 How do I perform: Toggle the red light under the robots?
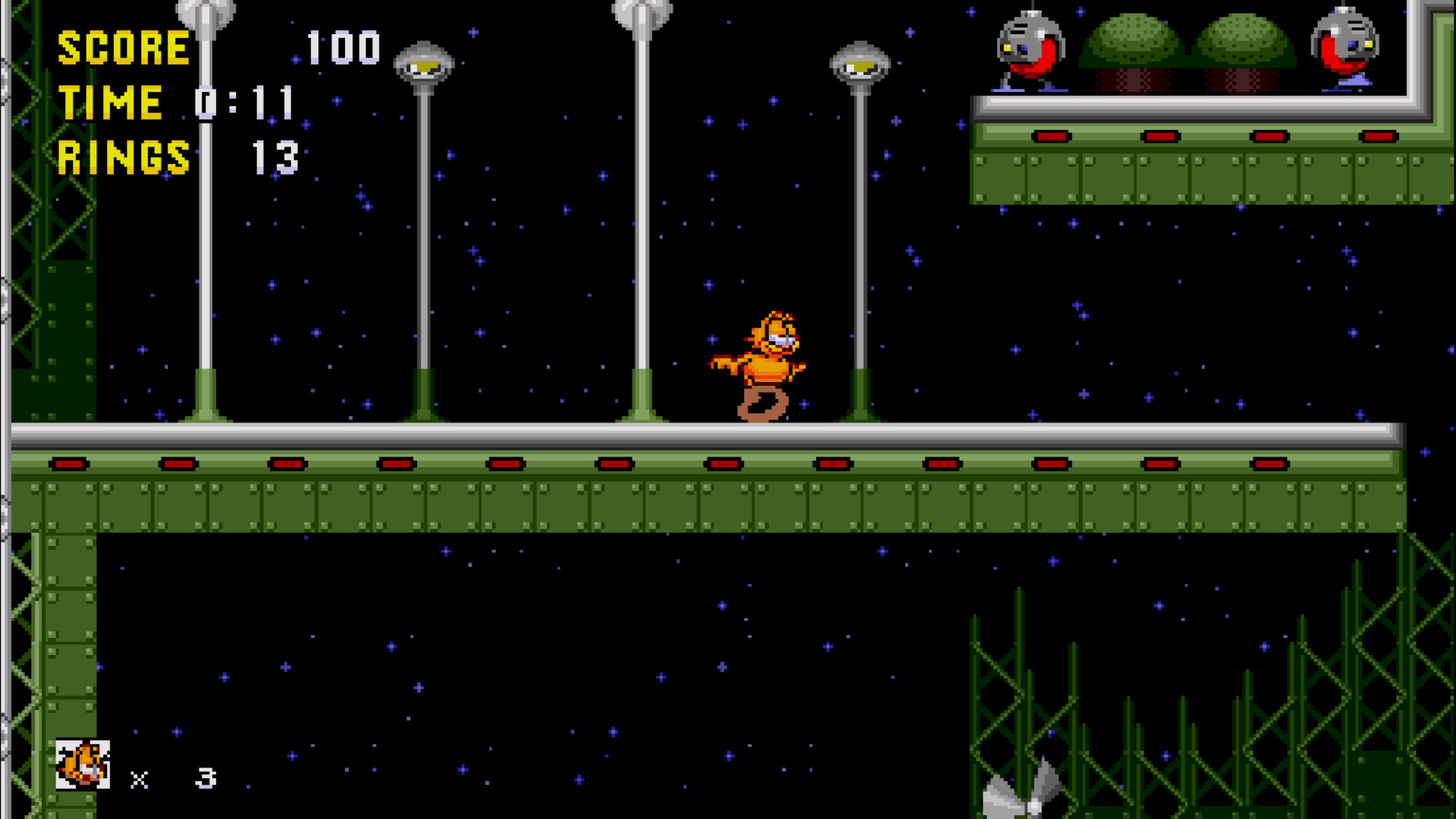1050,136
